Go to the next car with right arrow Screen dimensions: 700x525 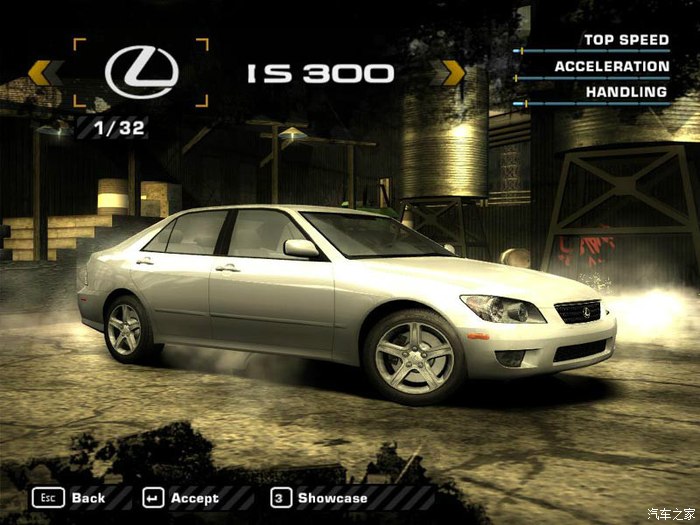click(452, 73)
